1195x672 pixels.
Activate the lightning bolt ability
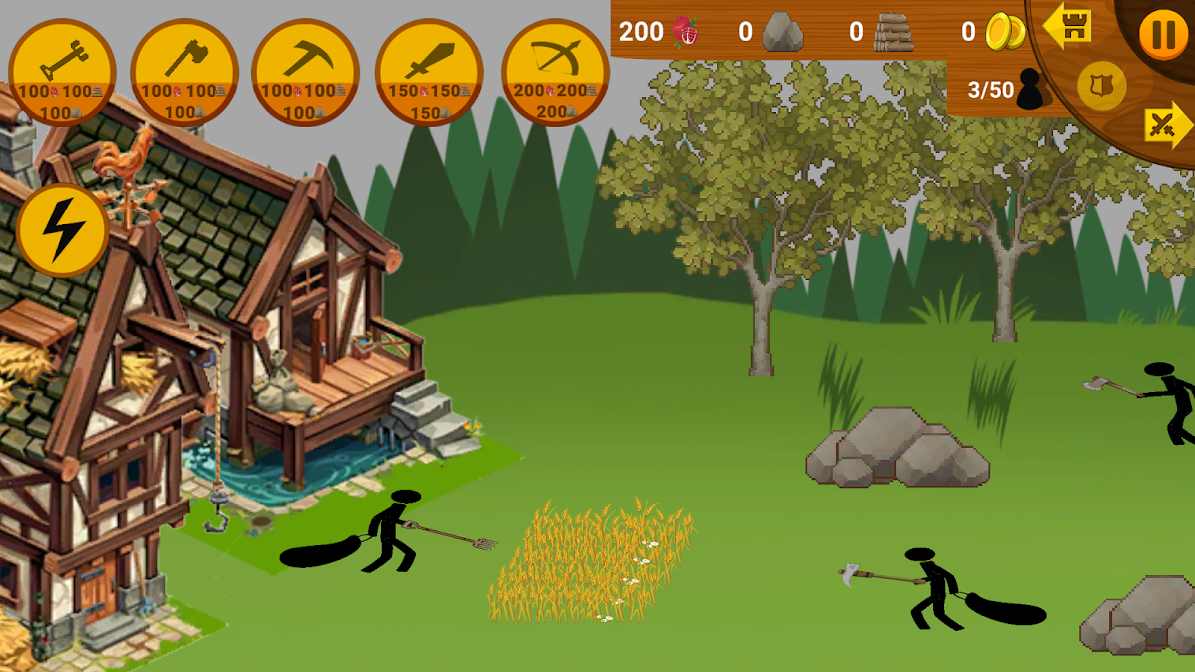(x=63, y=231)
